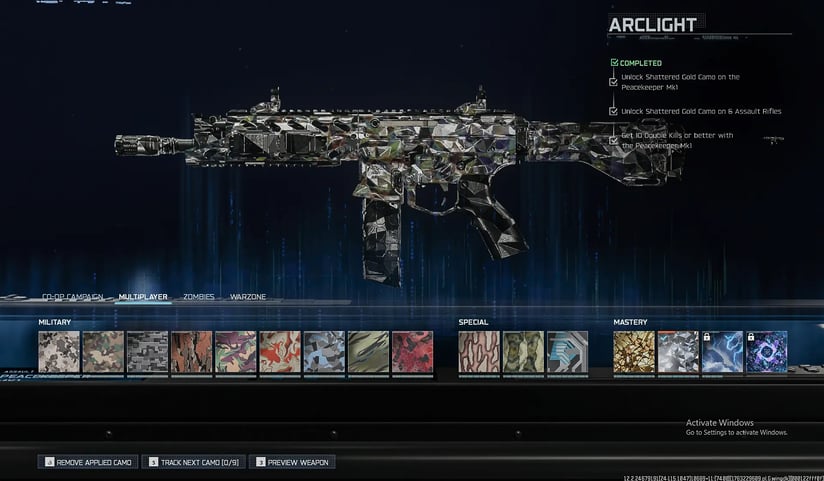The width and height of the screenshot is (824, 481).
Task: Click Remove Applied Camo button
Action: click(88, 462)
